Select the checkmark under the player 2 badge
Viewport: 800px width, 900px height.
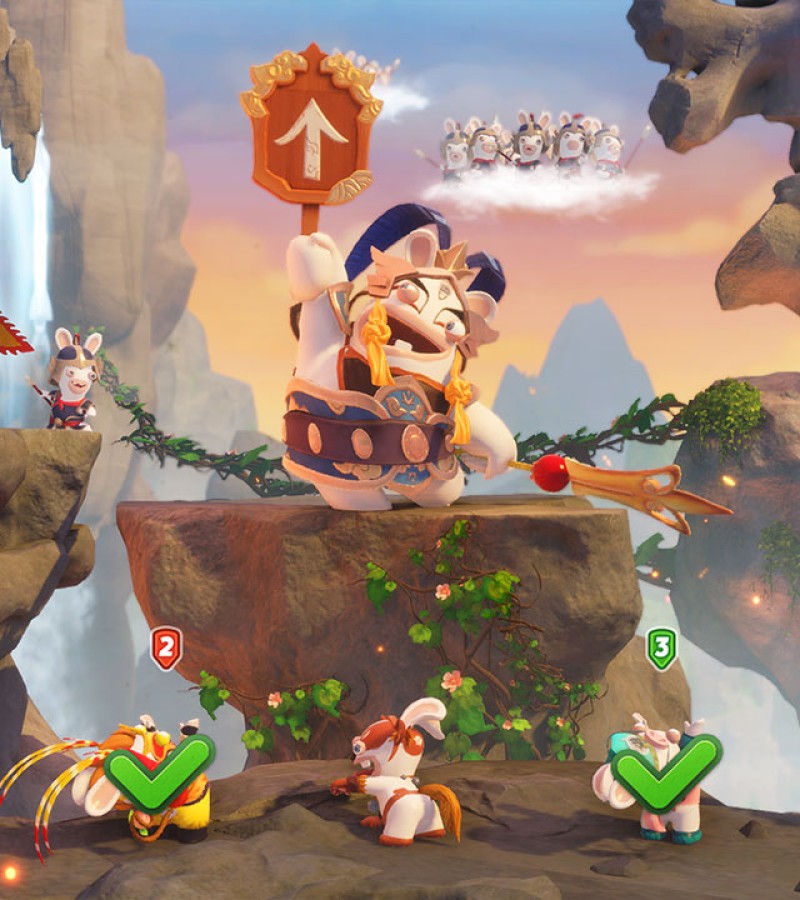tap(160, 772)
